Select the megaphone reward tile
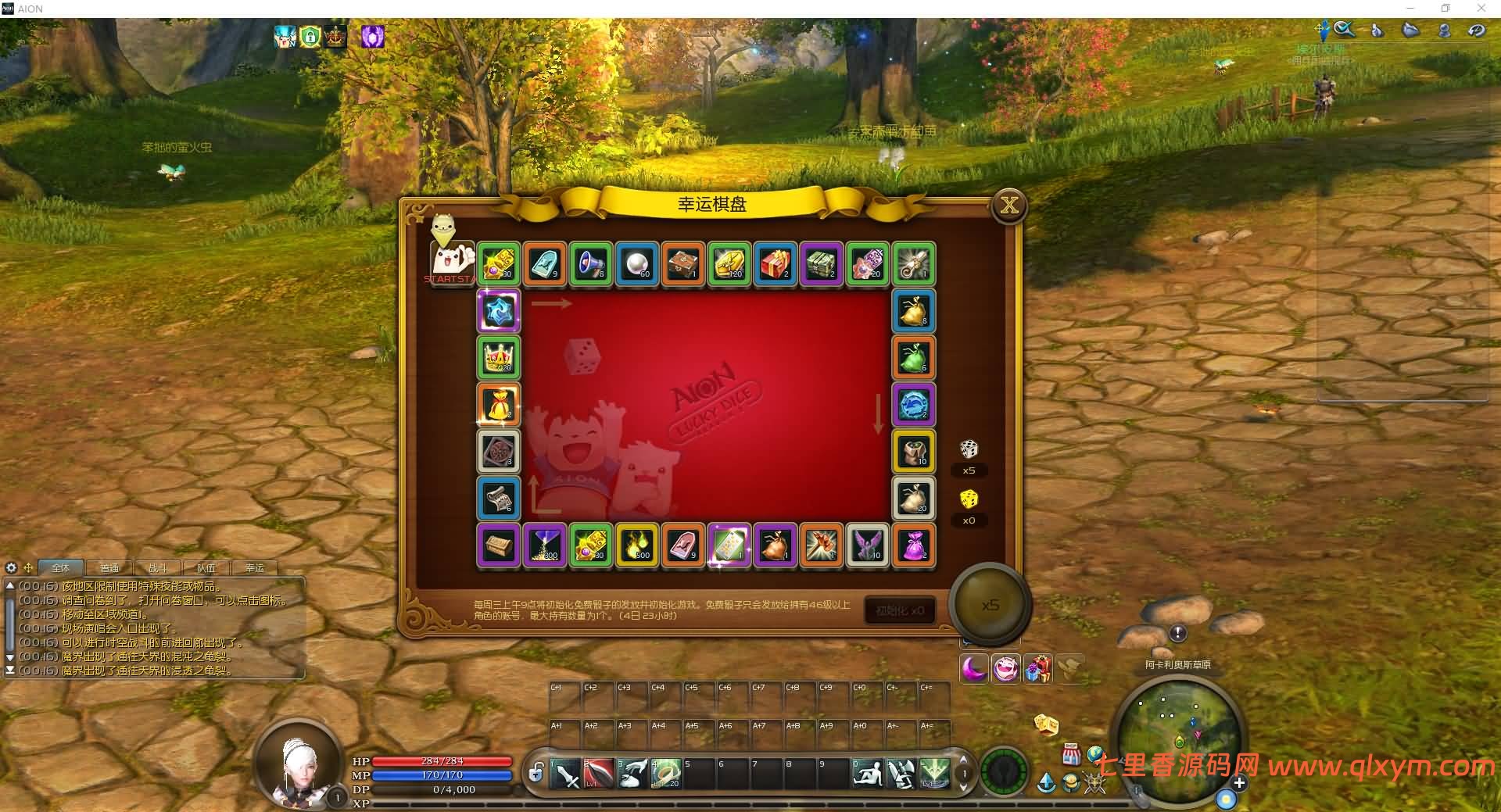This screenshot has width=1501, height=812. coord(591,263)
